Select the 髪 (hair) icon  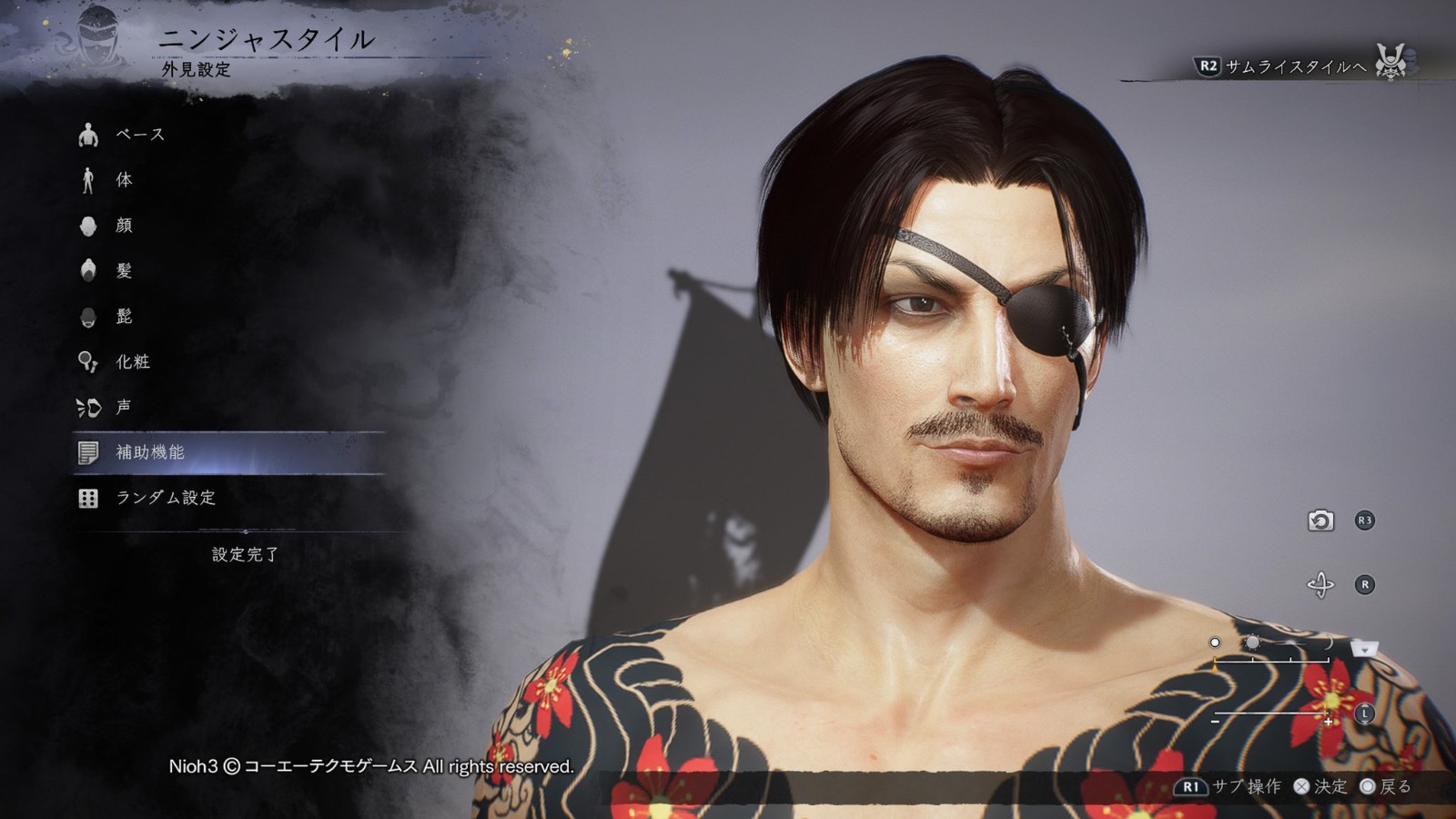click(88, 270)
